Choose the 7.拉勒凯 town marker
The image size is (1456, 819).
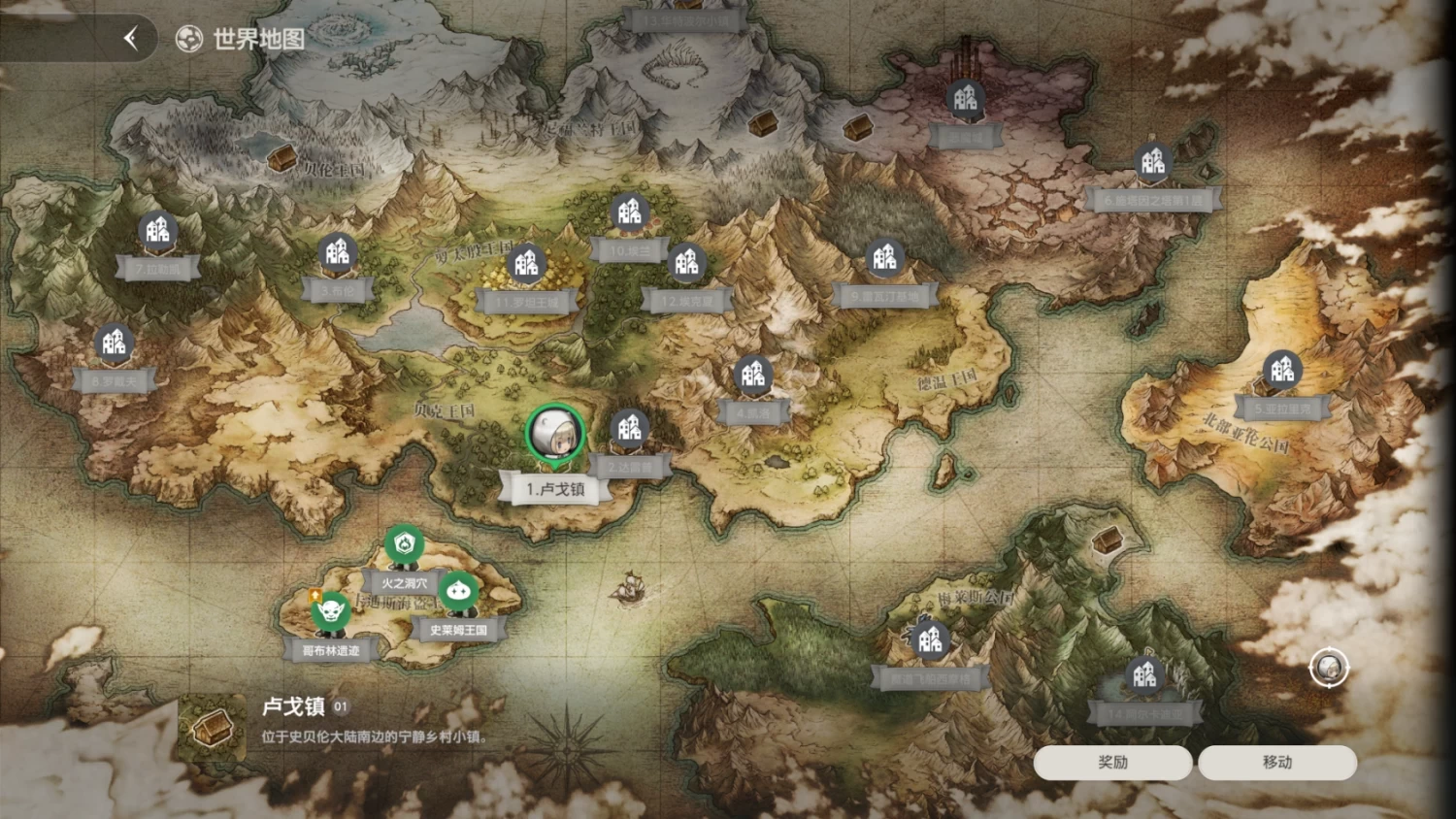[157, 232]
